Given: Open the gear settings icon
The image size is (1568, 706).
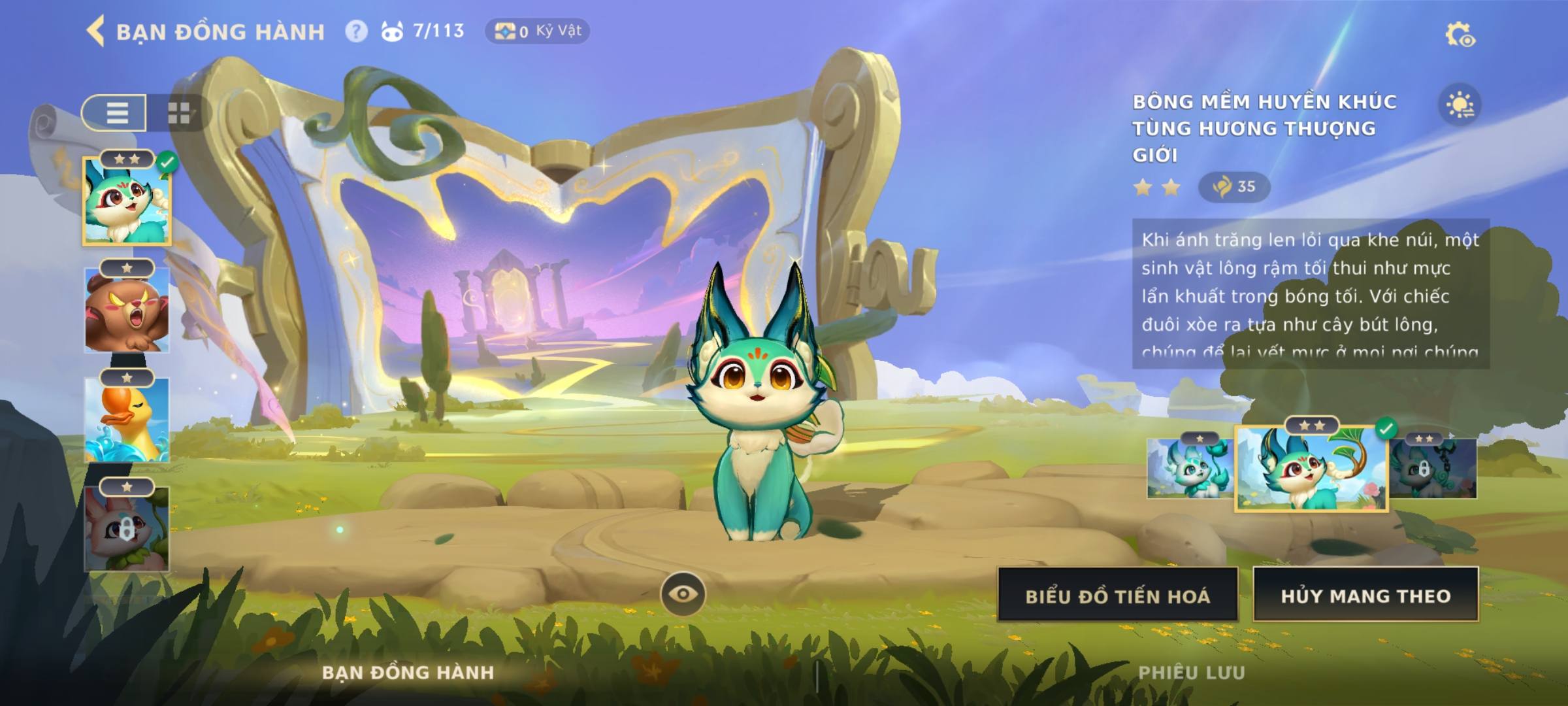Looking at the screenshot, I should [1460, 35].
